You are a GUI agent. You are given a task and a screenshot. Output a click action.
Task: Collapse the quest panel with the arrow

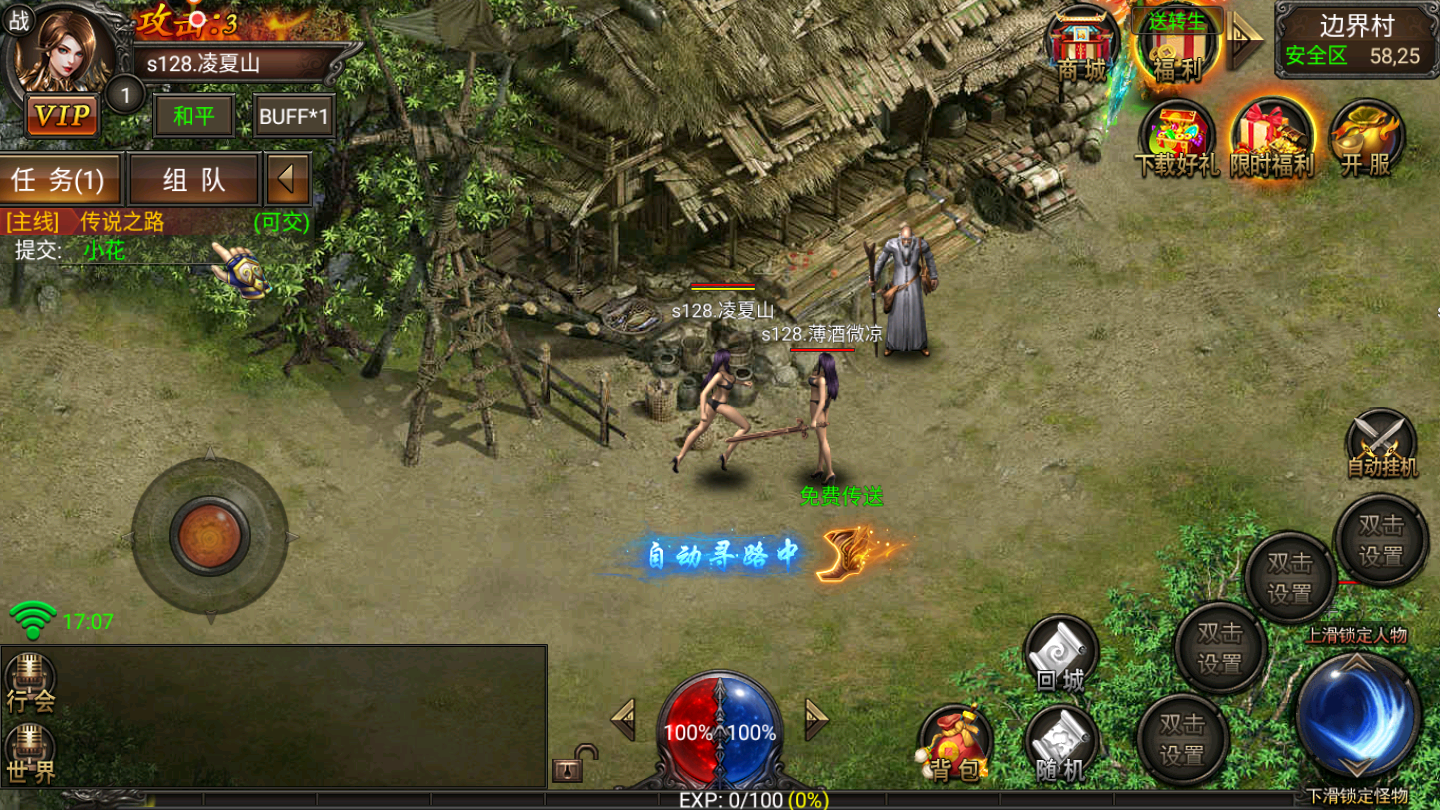(x=287, y=180)
